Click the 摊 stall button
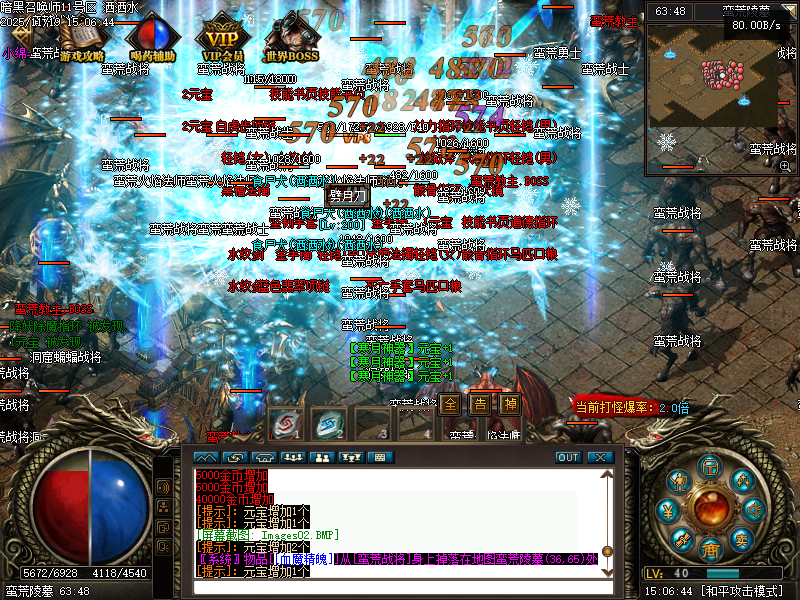 coord(510,405)
